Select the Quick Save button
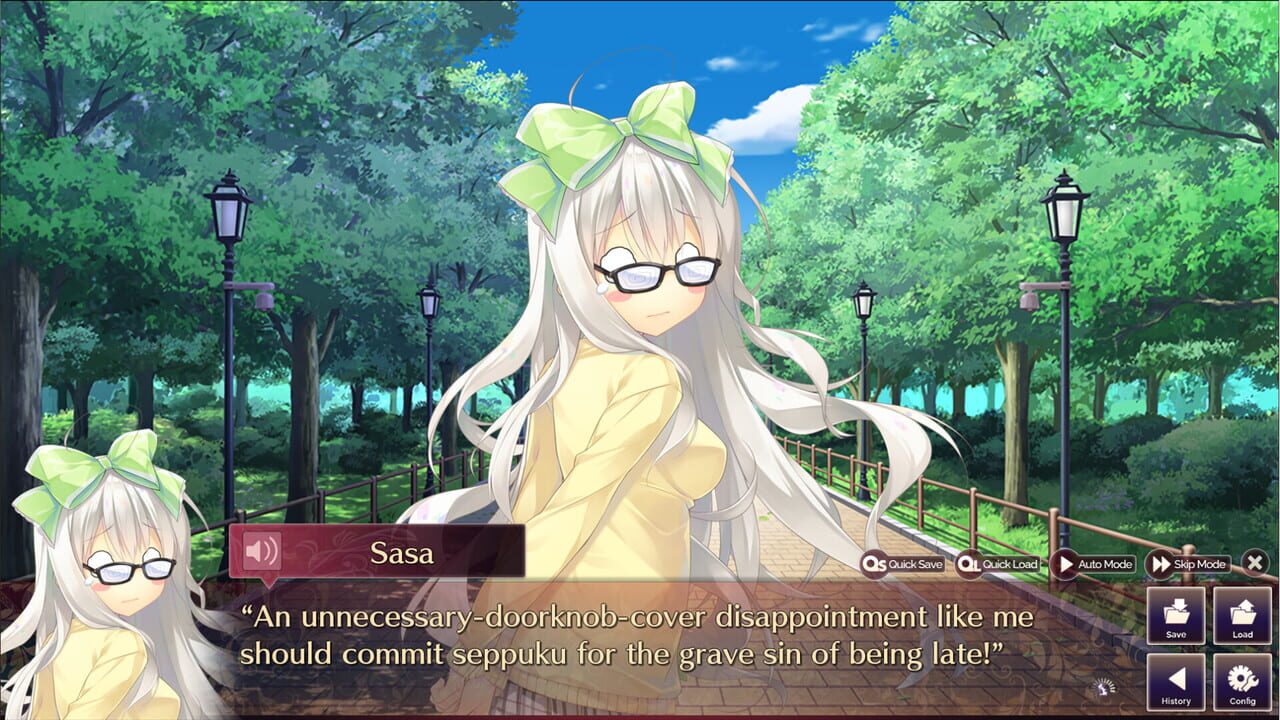The width and height of the screenshot is (1280, 720). point(900,564)
